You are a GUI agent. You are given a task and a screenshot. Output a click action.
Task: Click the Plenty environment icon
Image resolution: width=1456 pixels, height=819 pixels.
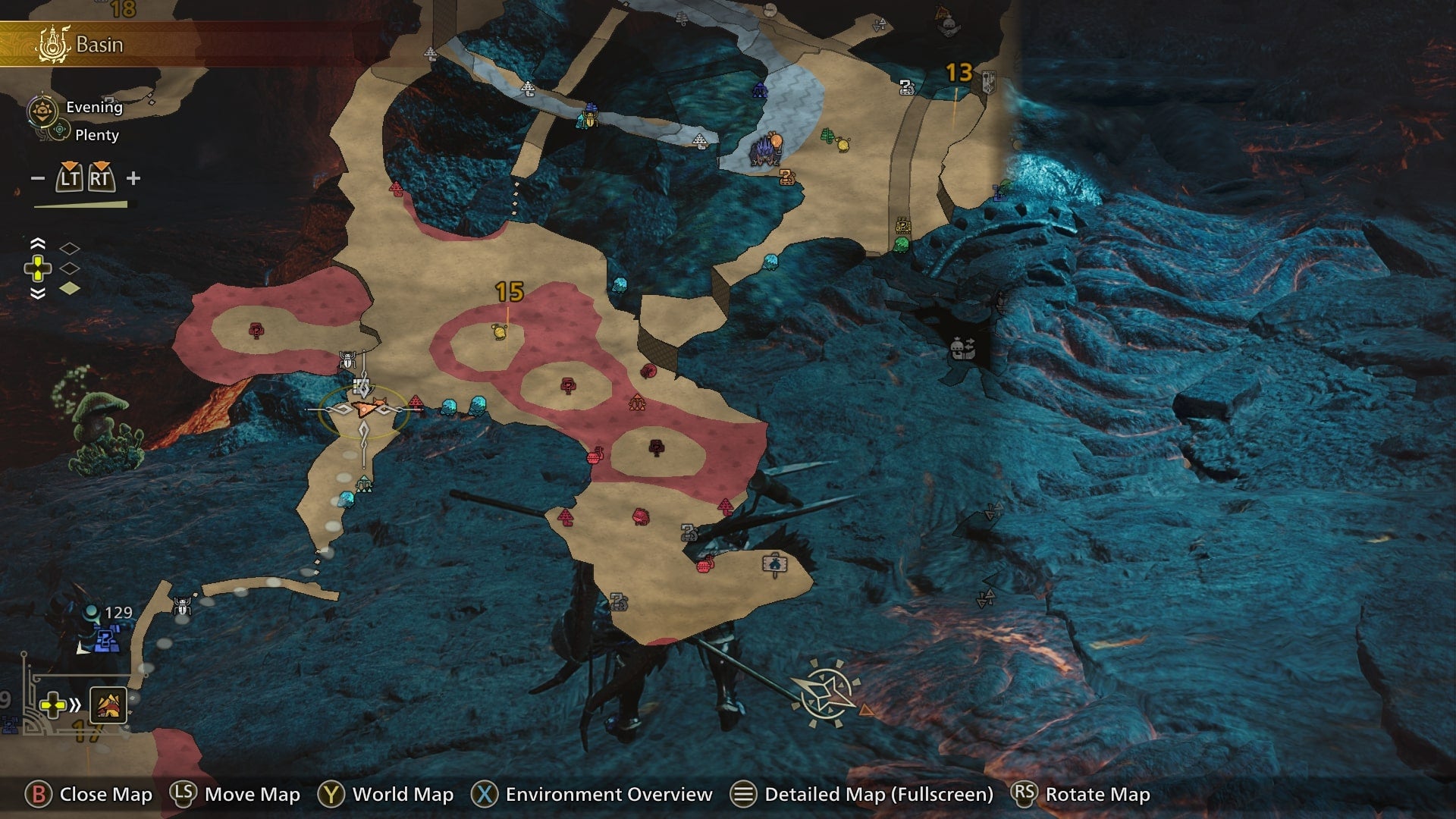(x=59, y=132)
